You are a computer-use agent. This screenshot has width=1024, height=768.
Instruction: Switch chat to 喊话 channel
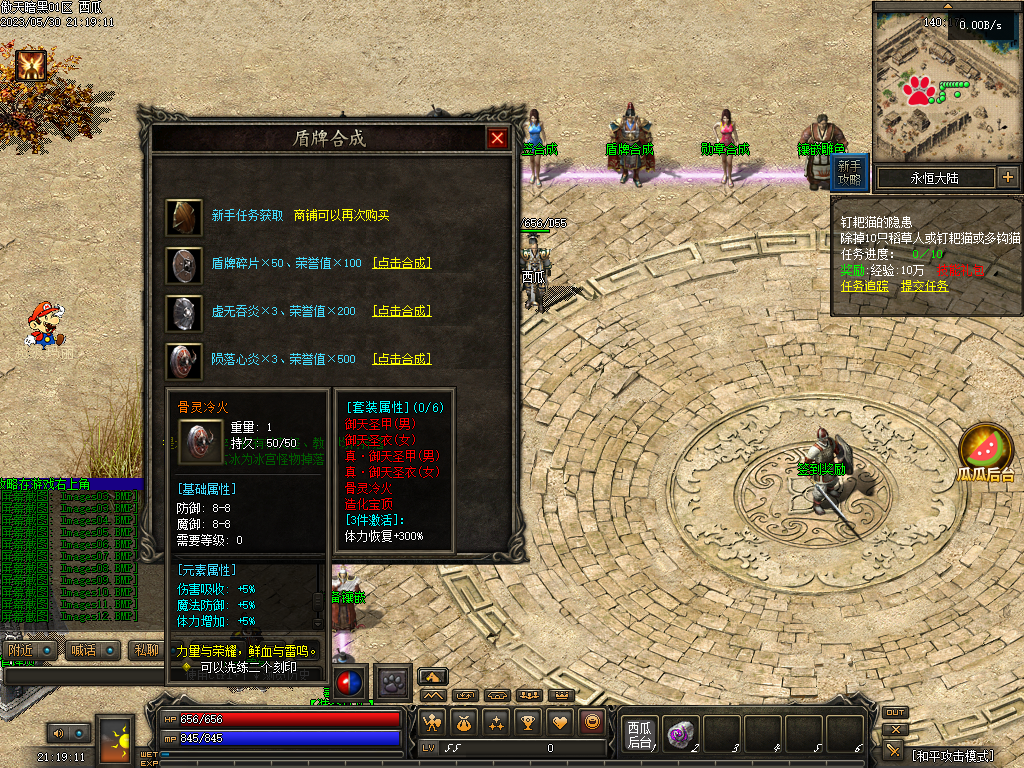(83, 650)
